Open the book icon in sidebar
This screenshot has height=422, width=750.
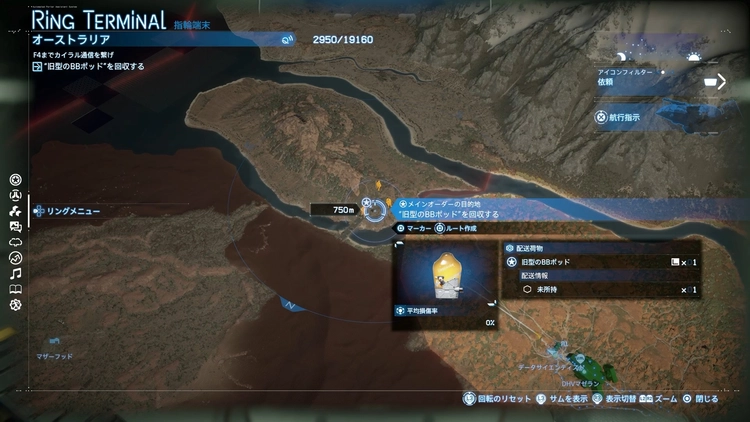[15, 289]
